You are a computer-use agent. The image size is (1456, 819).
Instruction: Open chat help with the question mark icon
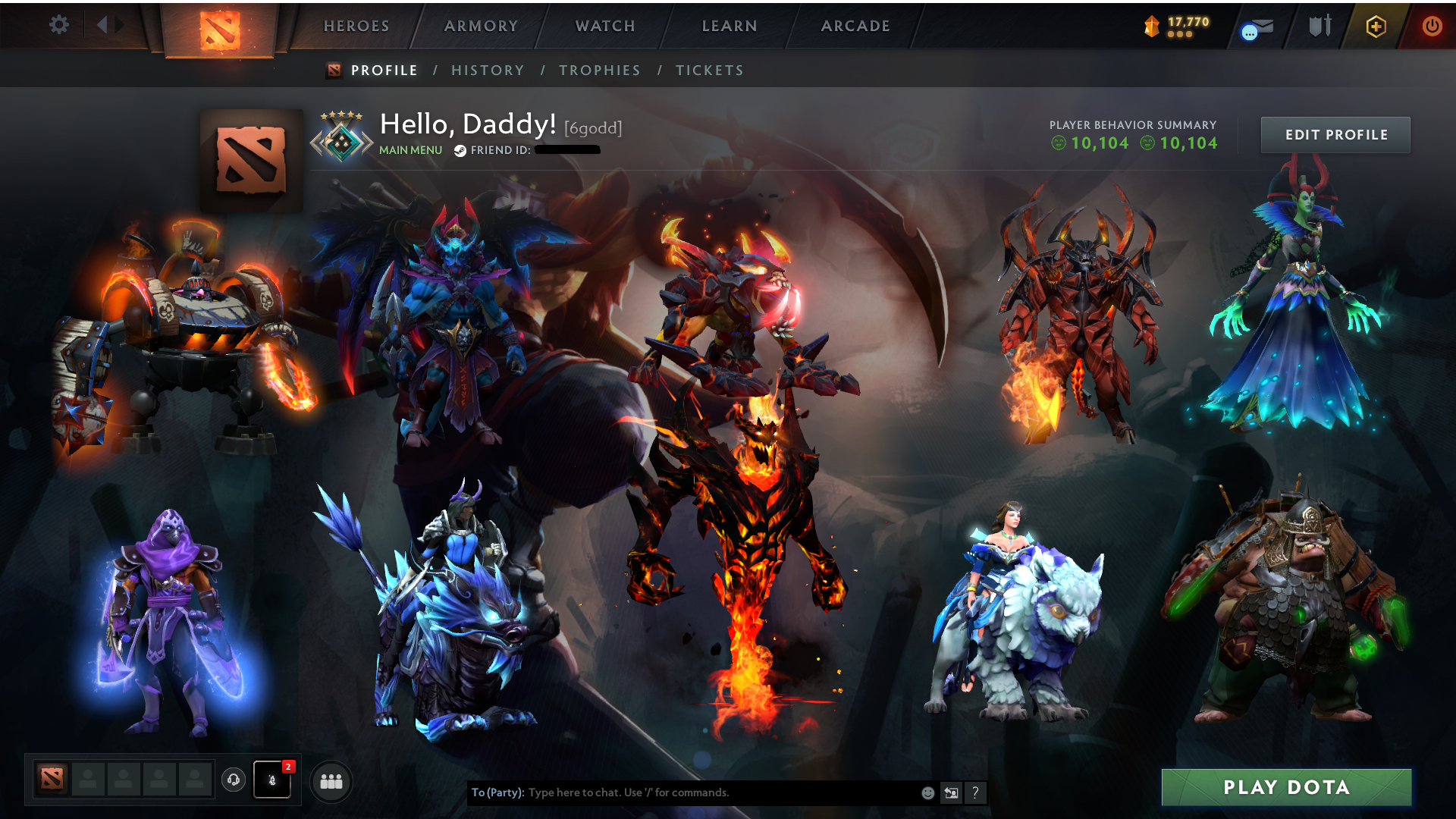pos(975,792)
